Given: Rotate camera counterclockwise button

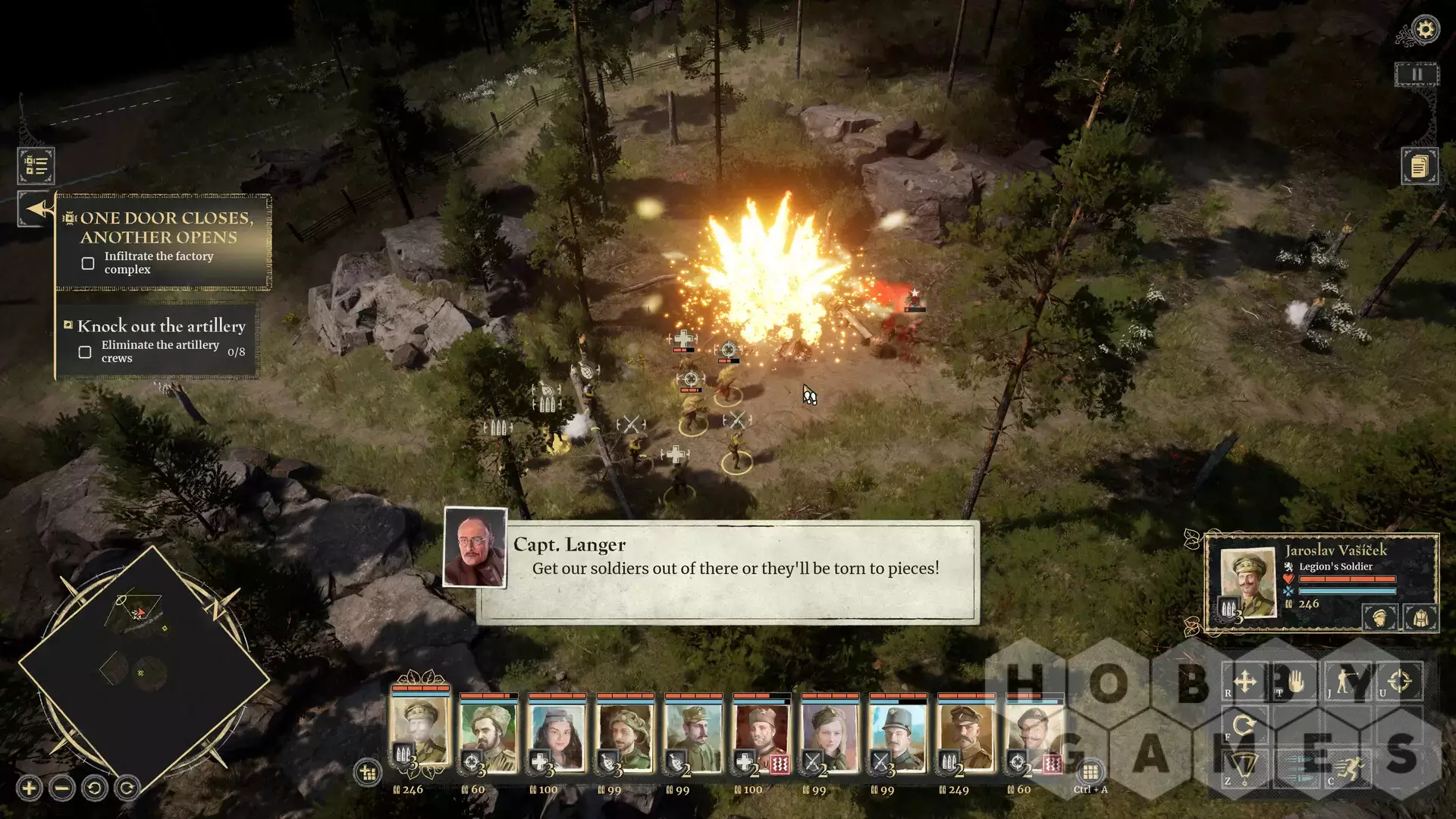Looking at the screenshot, I should pos(95,789).
